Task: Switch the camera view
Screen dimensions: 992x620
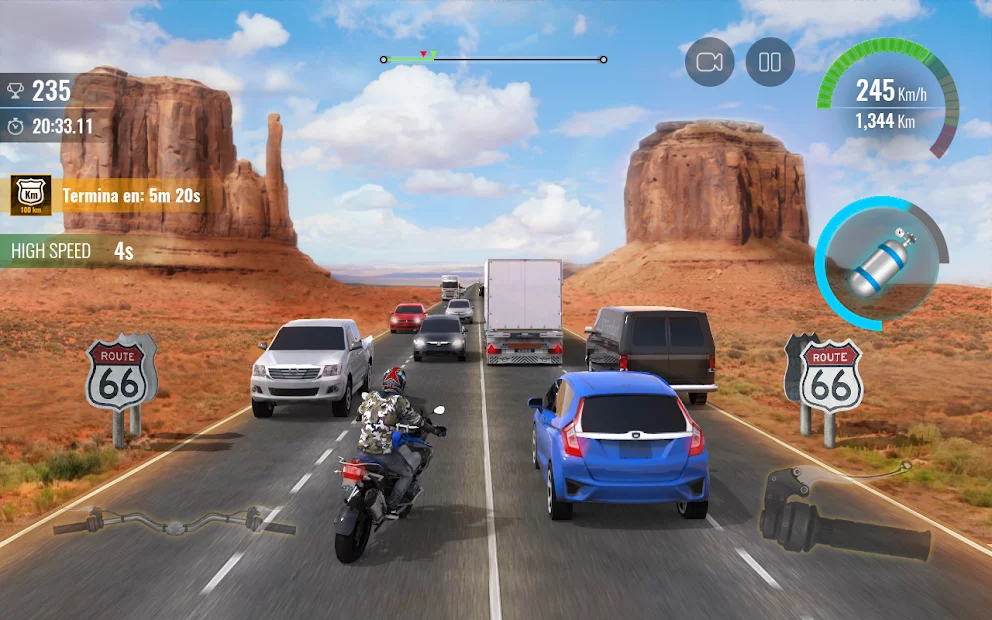Action: (709, 62)
